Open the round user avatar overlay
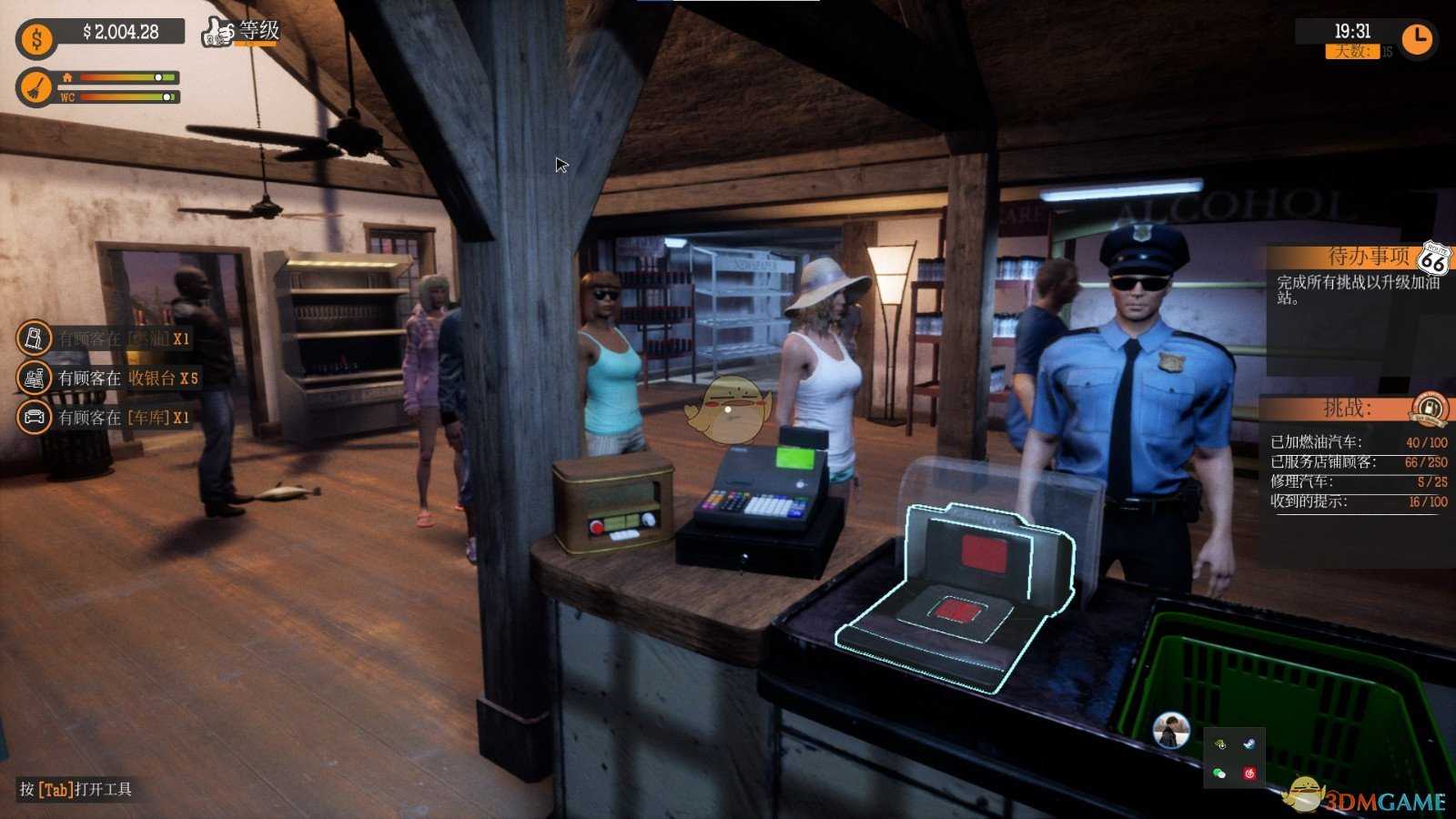The height and width of the screenshot is (819, 1456). tap(1170, 730)
